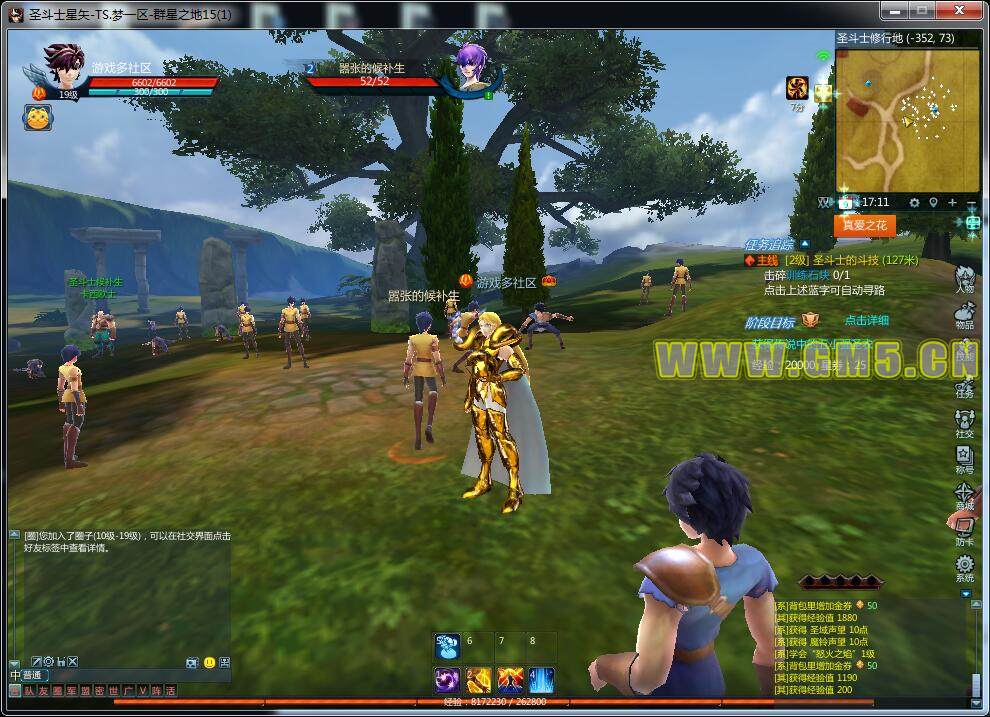Open the minimap gear settings
990x717 pixels.
[x=914, y=203]
